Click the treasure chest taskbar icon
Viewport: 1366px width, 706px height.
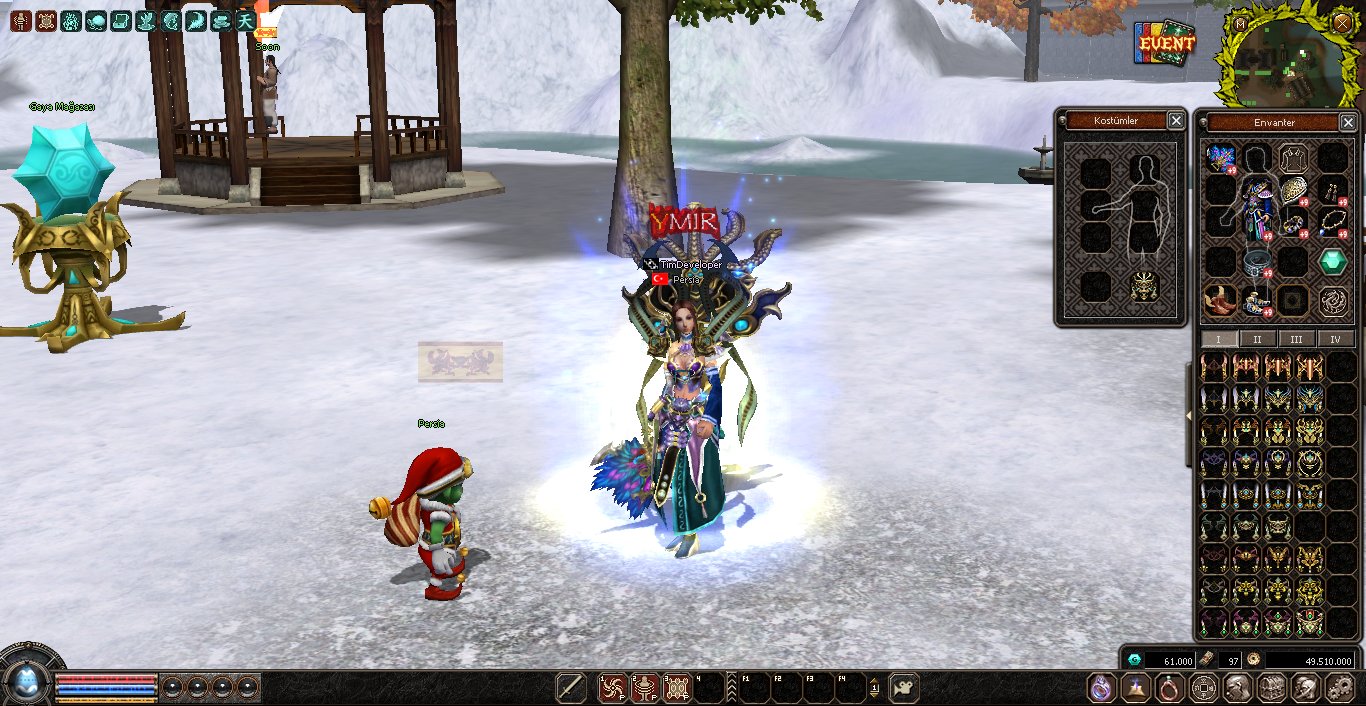pos(1271,688)
